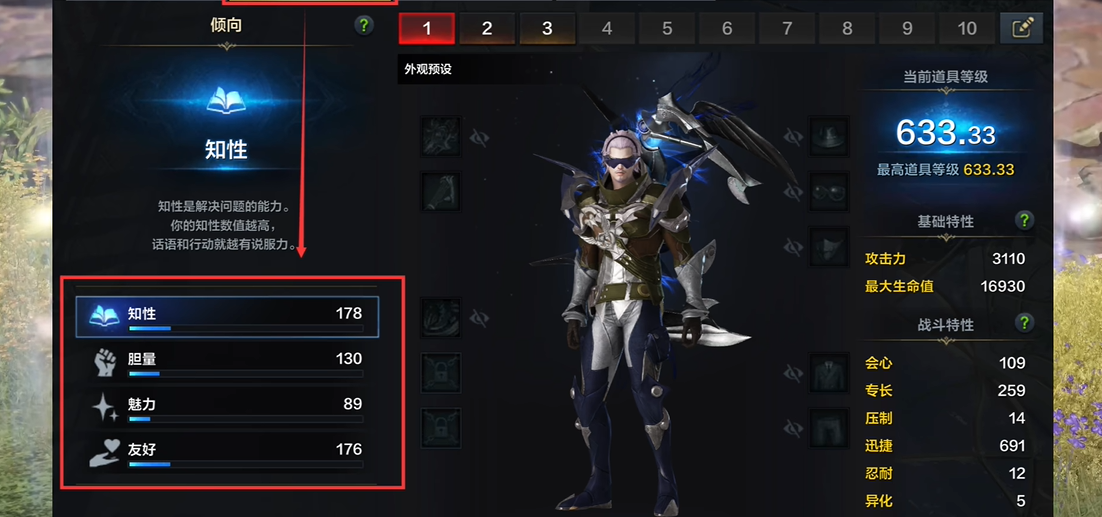Show help for 战斗特性 stats
Viewport: 1102px width, 517px height.
tap(1024, 323)
